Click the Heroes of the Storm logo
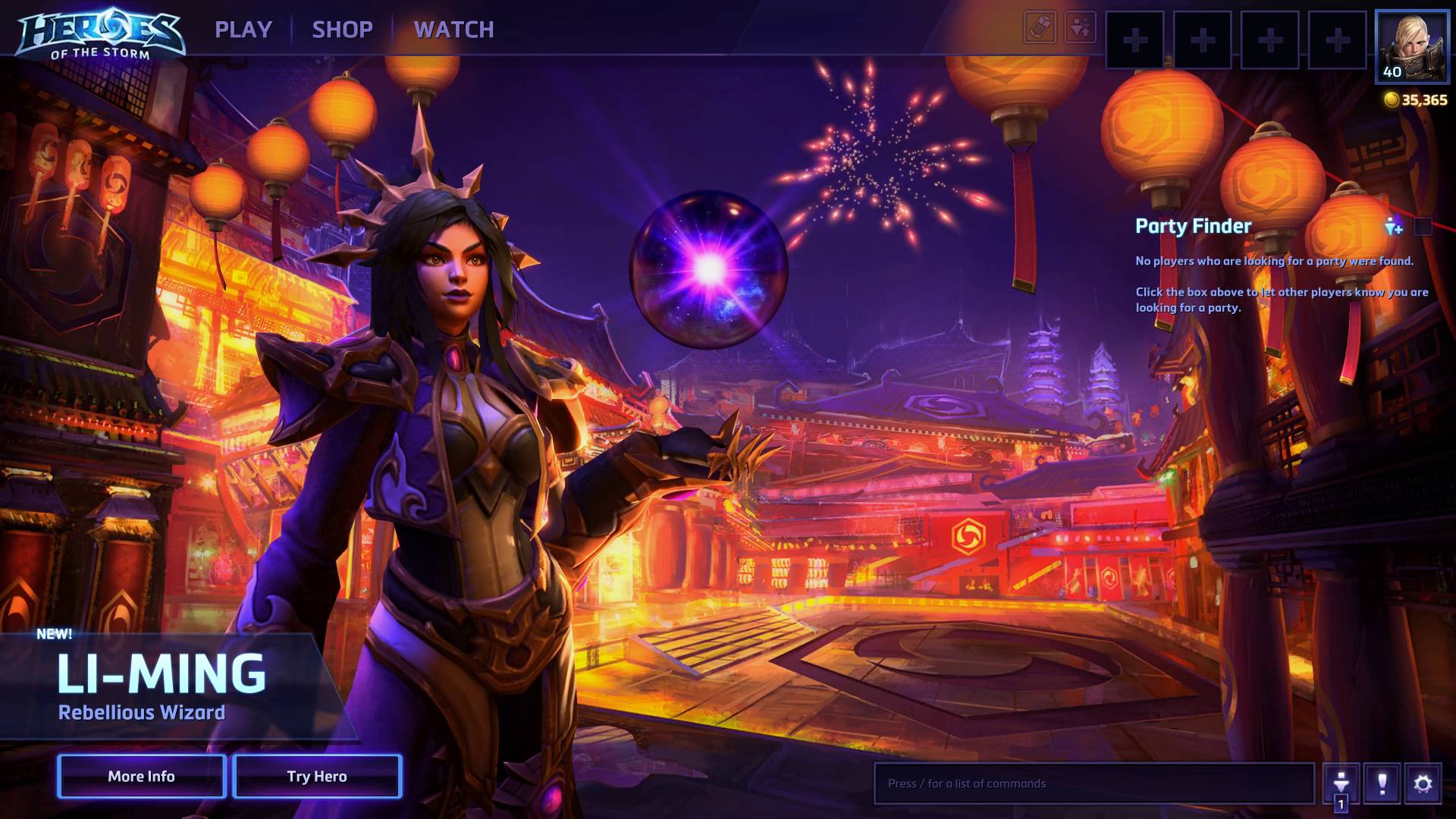Screen dimensions: 1456x819 [100, 33]
